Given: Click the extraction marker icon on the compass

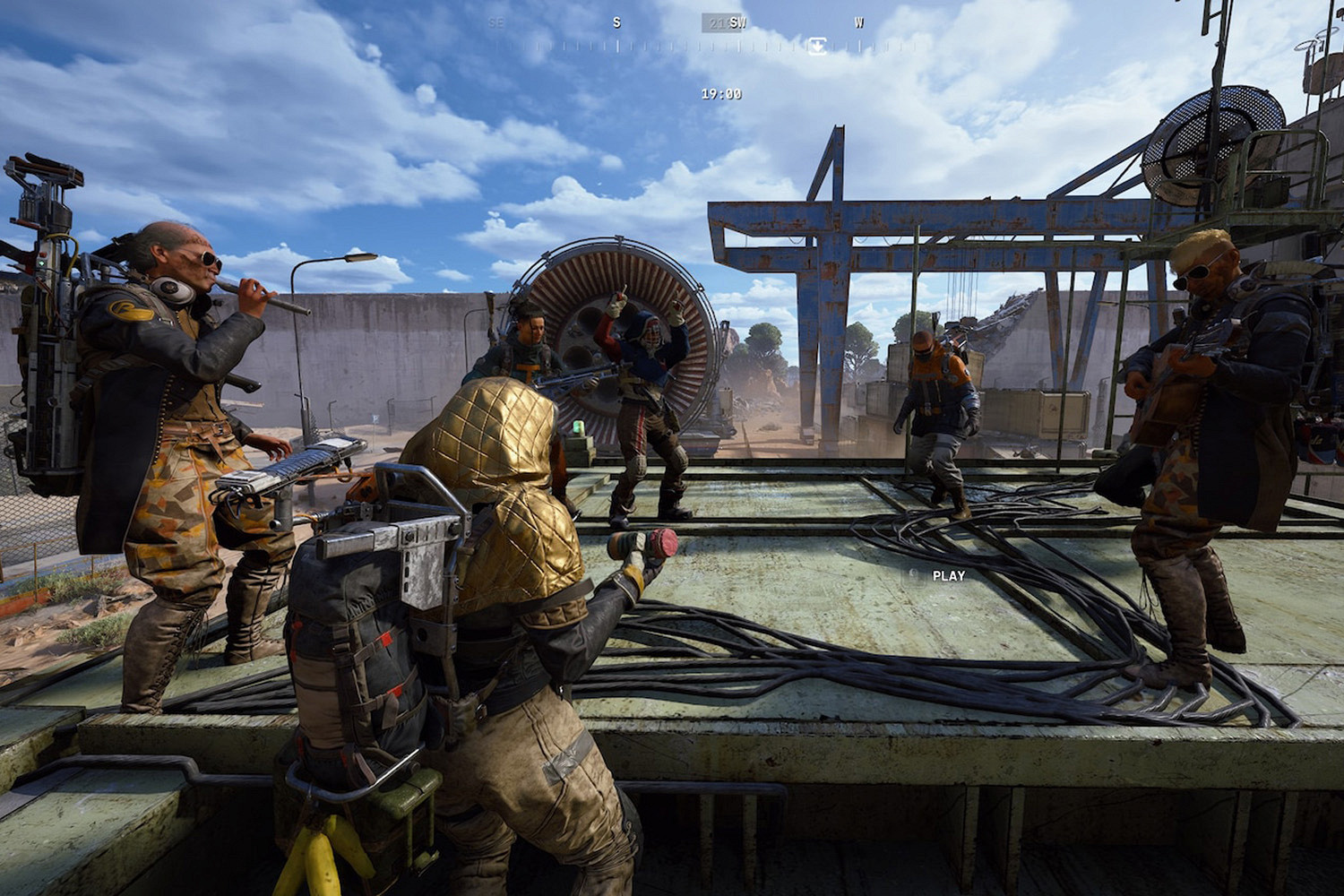Looking at the screenshot, I should point(817,46).
